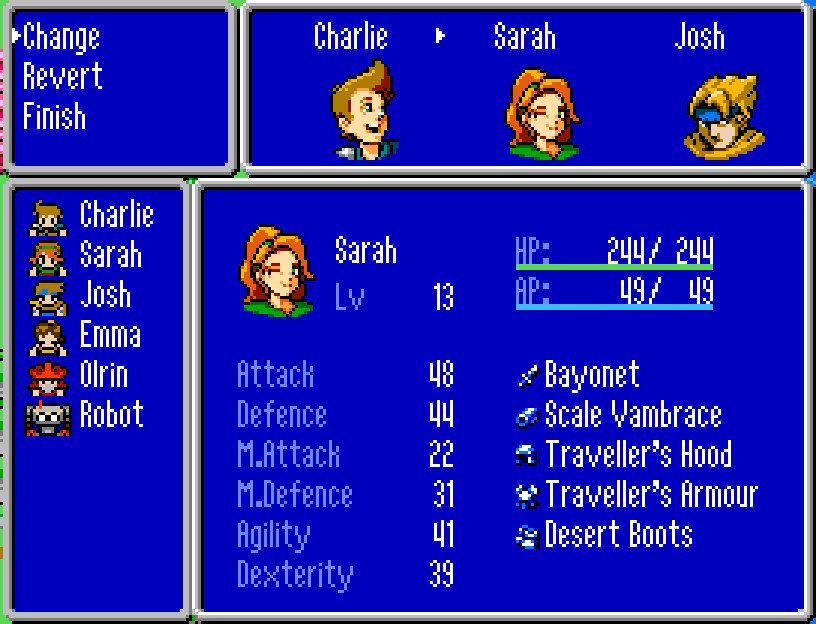
Task: Select Emma in the roster list
Action: pos(109,335)
